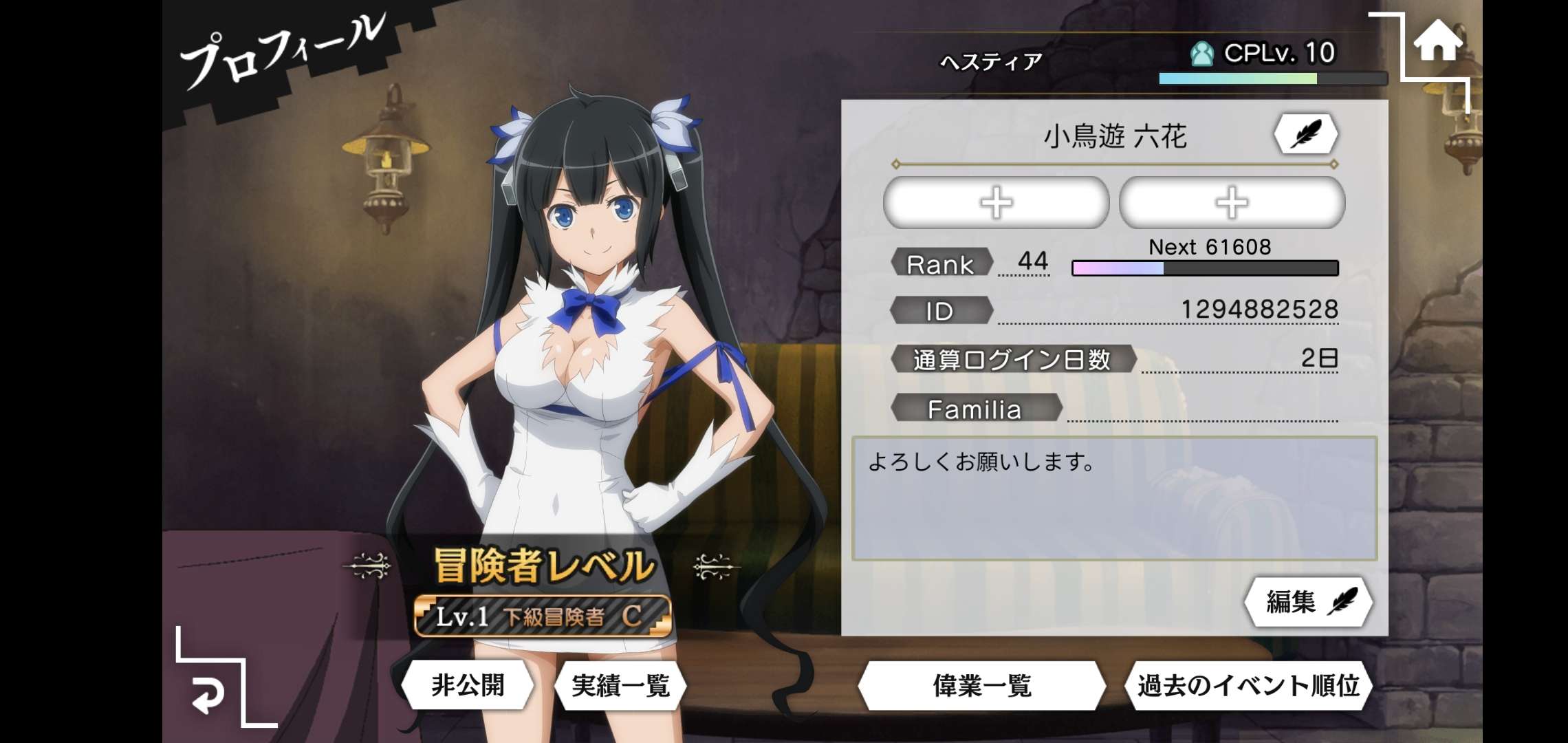
Task: Open the 編集 edit profile button
Action: [x=1308, y=602]
